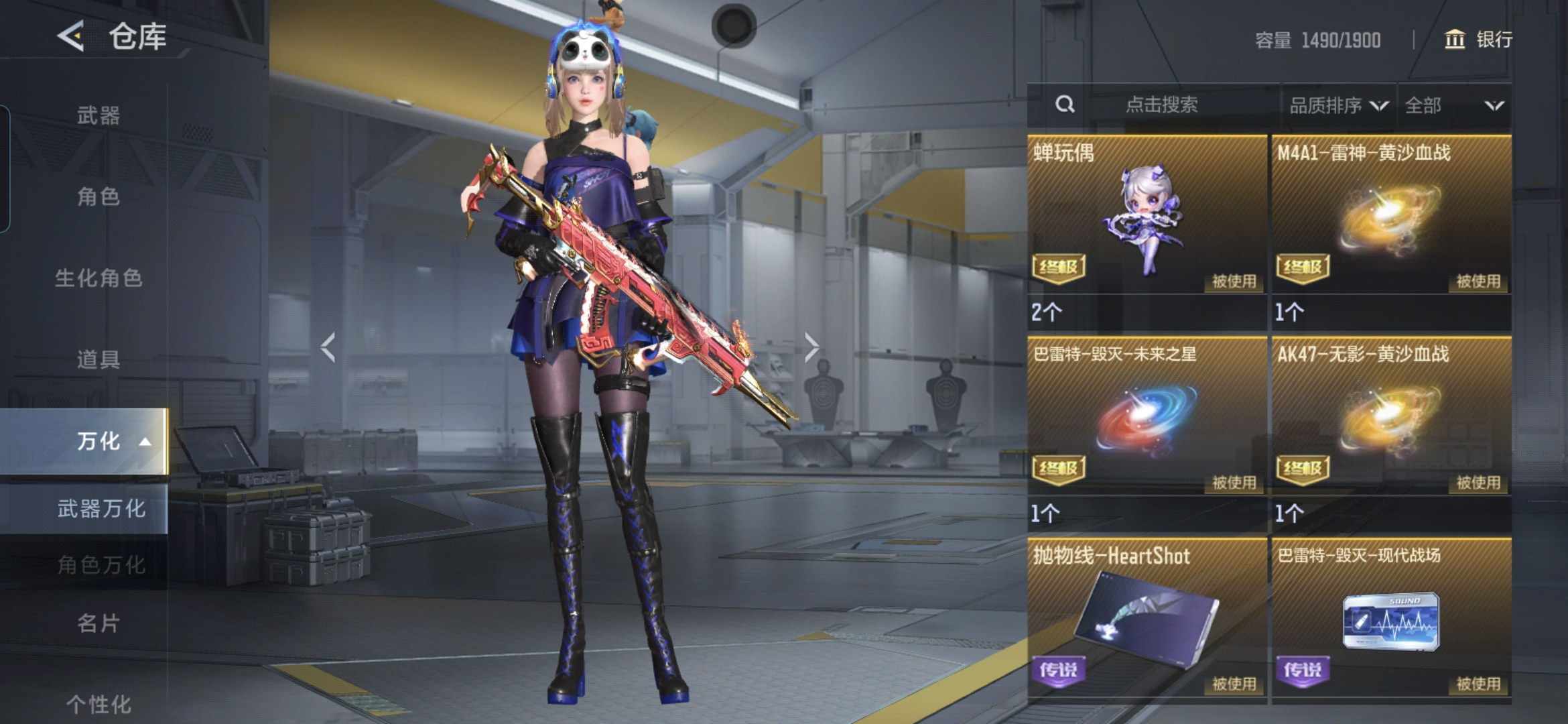Viewport: 1568px width, 724px height.
Task: Open the 角色 category tab
Action: tap(99, 196)
